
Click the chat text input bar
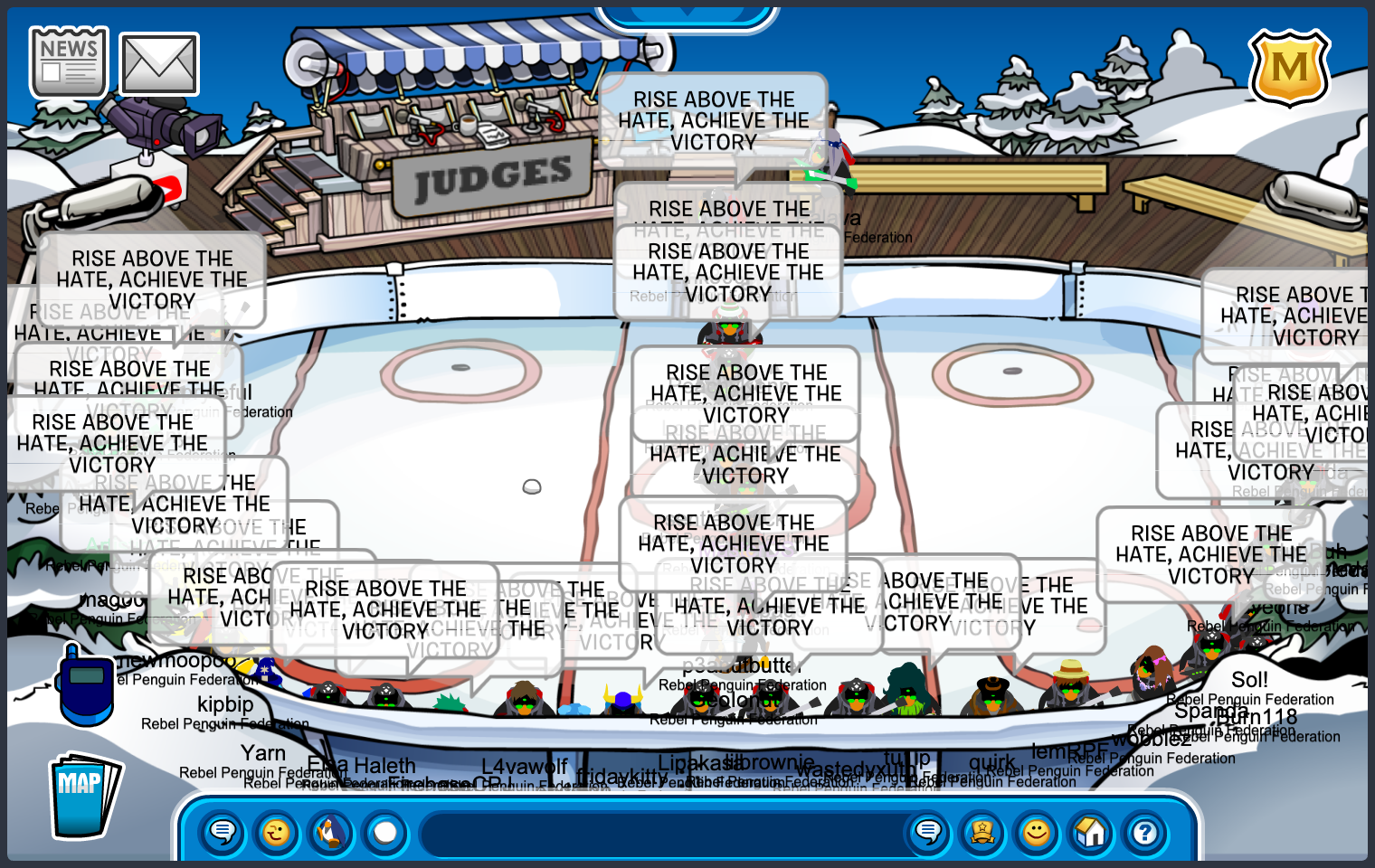tap(665, 833)
